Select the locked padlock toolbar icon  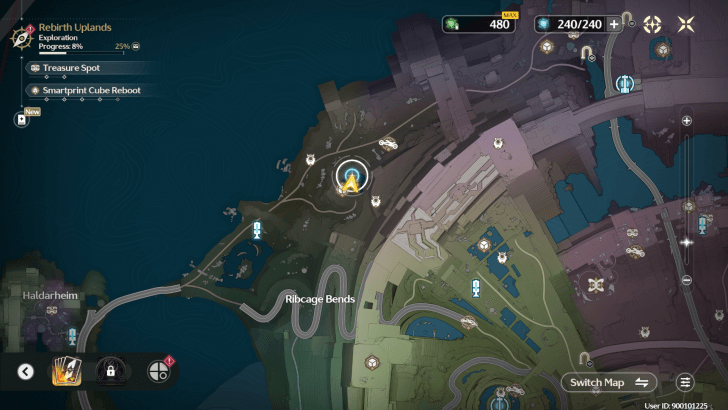pyautogui.click(x=109, y=372)
